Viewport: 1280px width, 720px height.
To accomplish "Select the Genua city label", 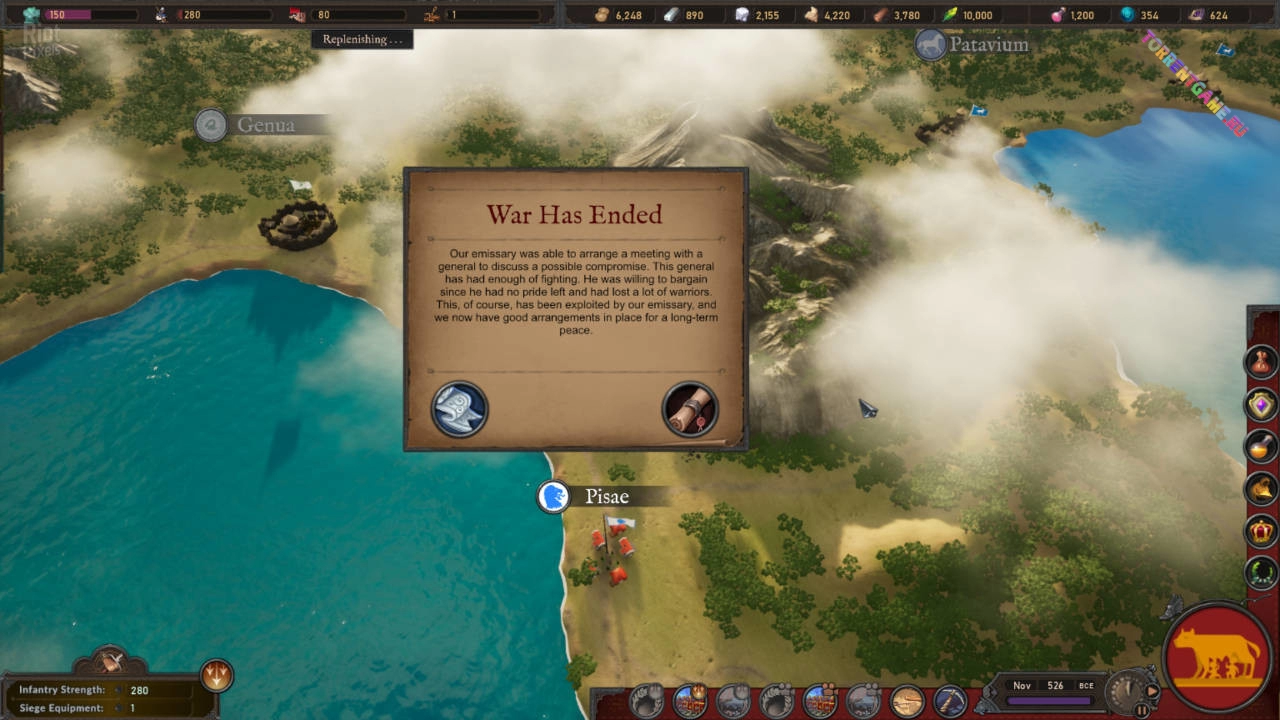I will click(265, 125).
